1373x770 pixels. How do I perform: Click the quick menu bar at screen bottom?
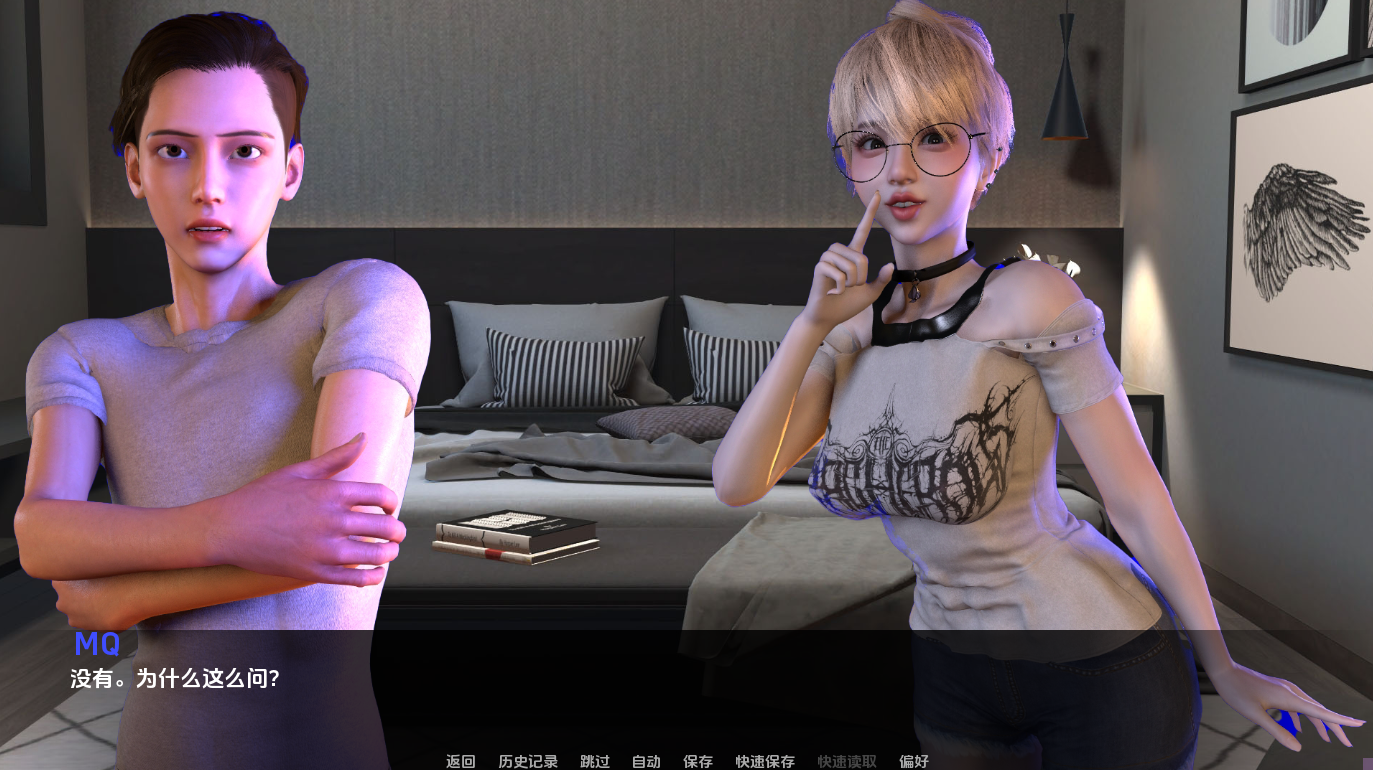pyautogui.click(x=687, y=761)
